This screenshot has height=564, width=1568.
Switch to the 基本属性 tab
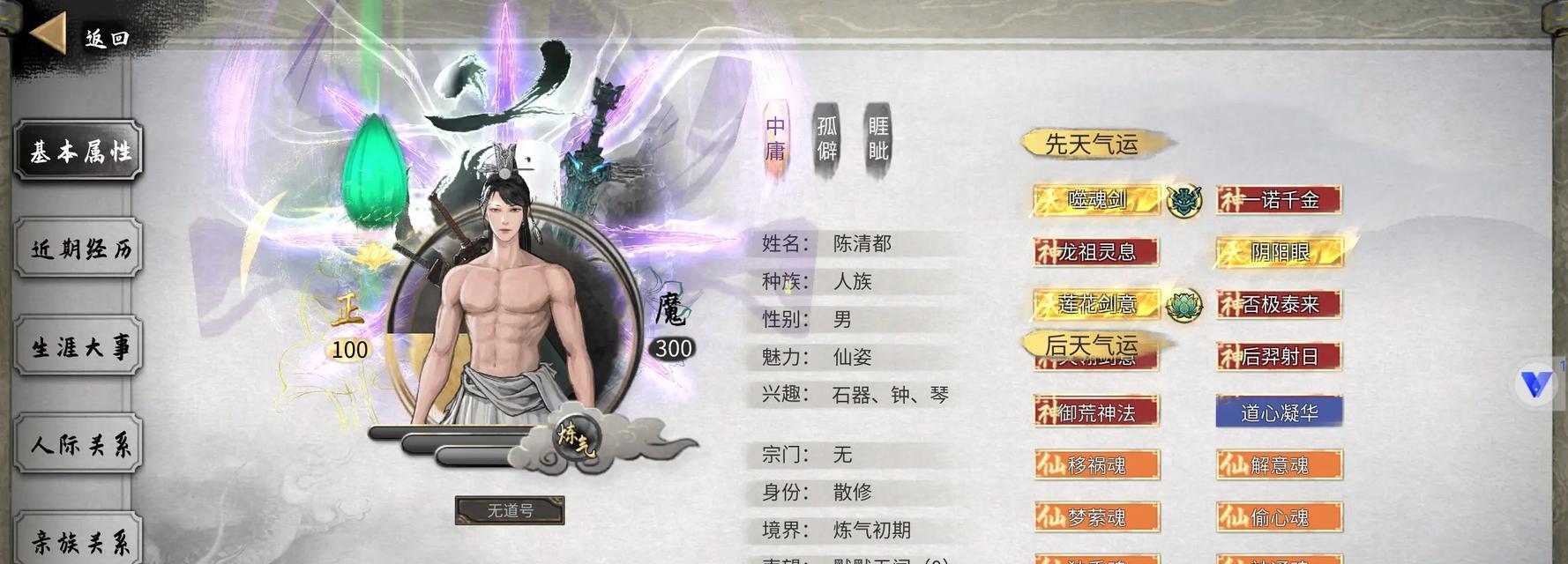pos(79,152)
